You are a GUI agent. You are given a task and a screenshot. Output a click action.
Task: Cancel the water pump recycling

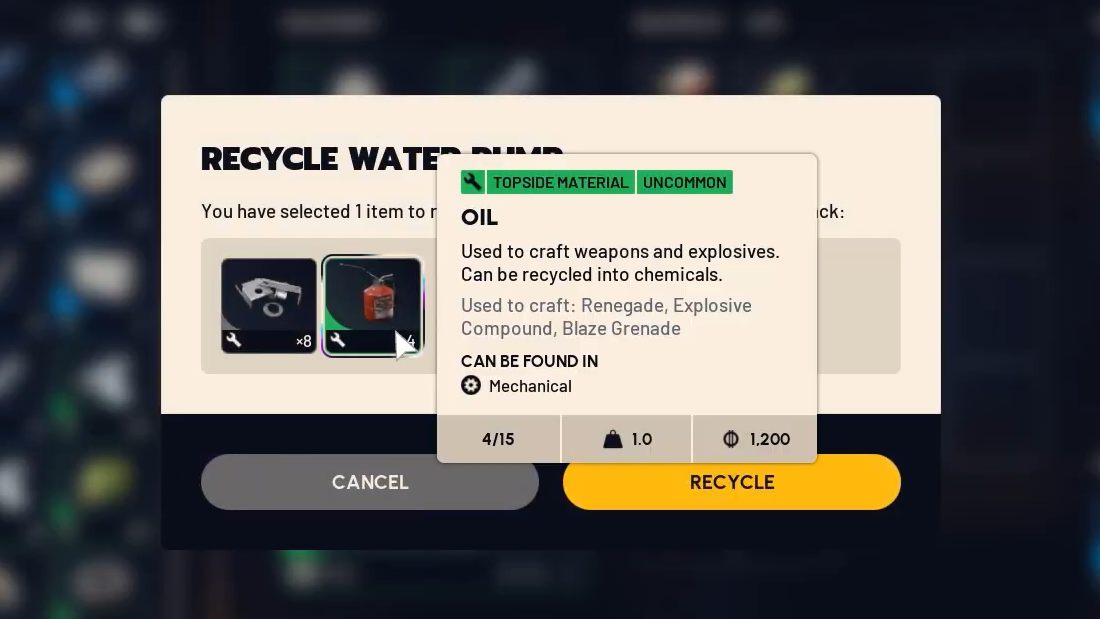(370, 482)
